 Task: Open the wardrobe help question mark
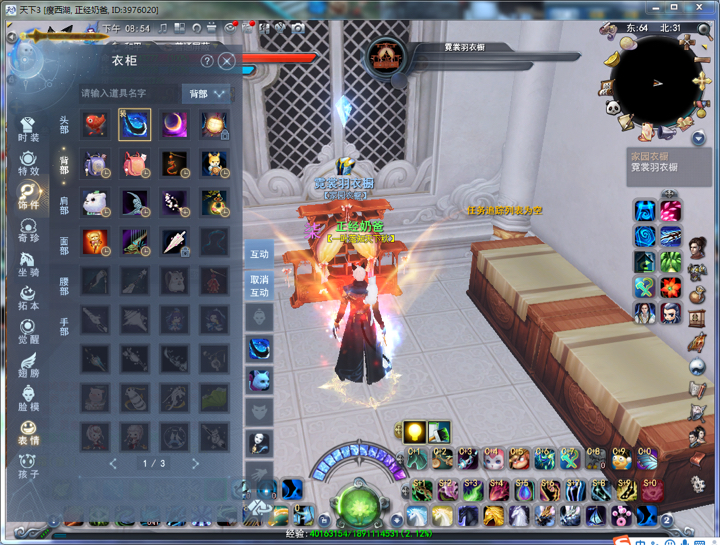(207, 61)
